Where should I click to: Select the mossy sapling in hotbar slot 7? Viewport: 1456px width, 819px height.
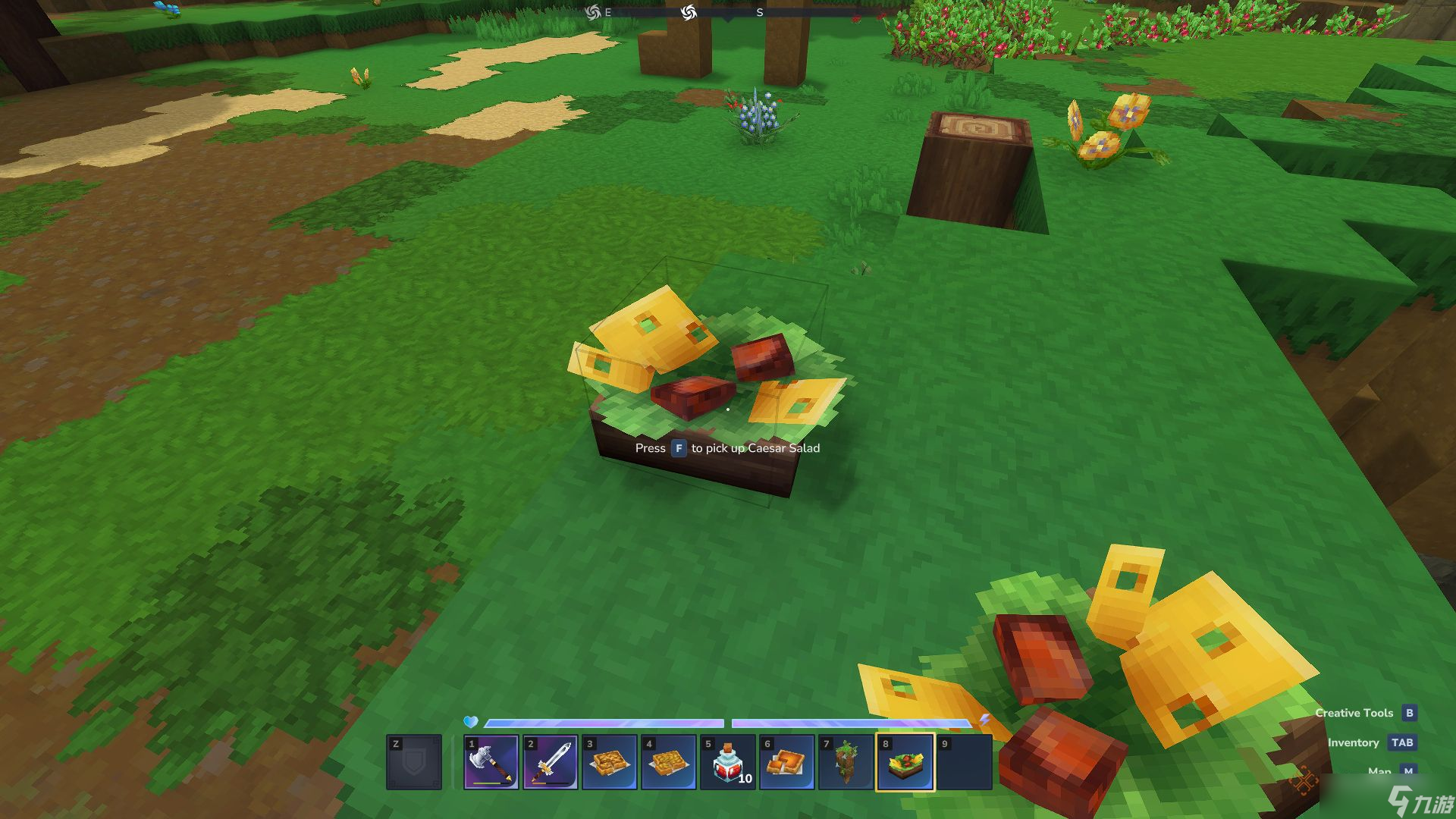click(x=847, y=762)
